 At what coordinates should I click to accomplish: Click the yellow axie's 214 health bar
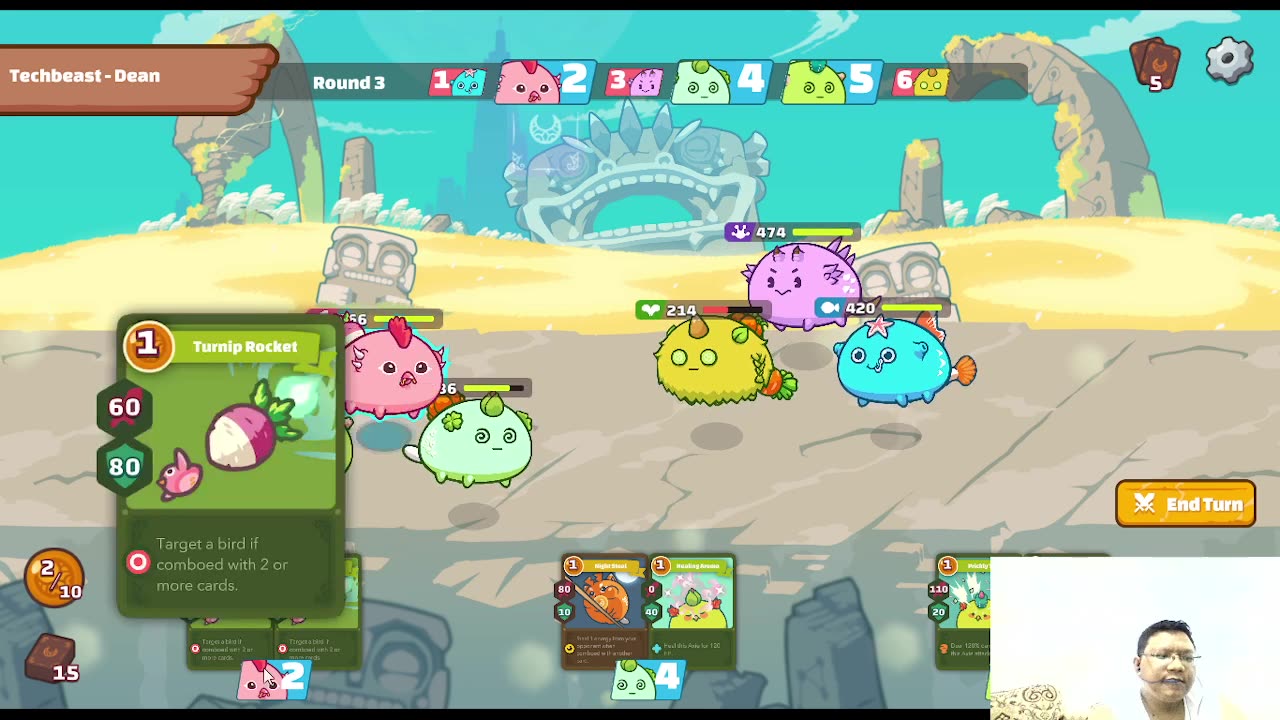[x=690, y=310]
